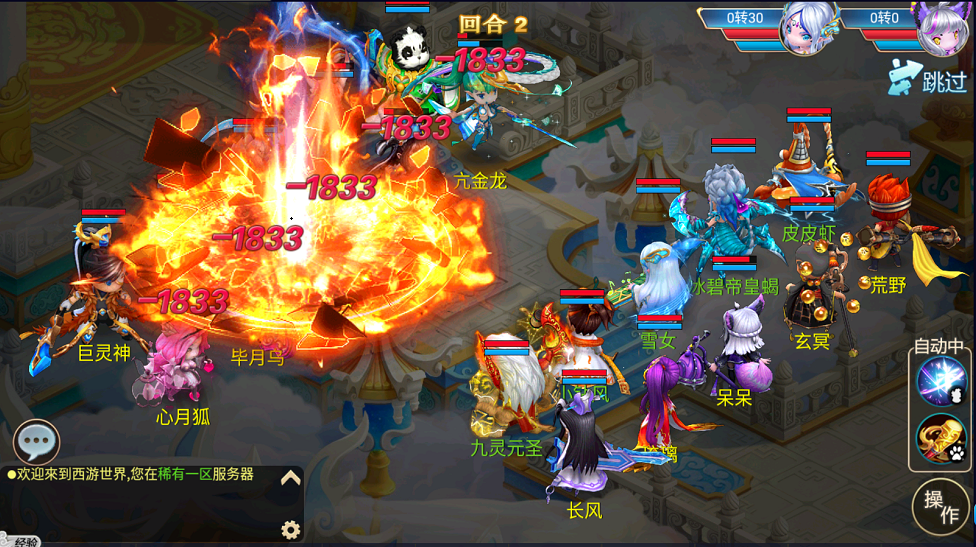Select the golden staff pet skill icon
Screen dimensions: 976x547
pyautogui.click(x=940, y=437)
